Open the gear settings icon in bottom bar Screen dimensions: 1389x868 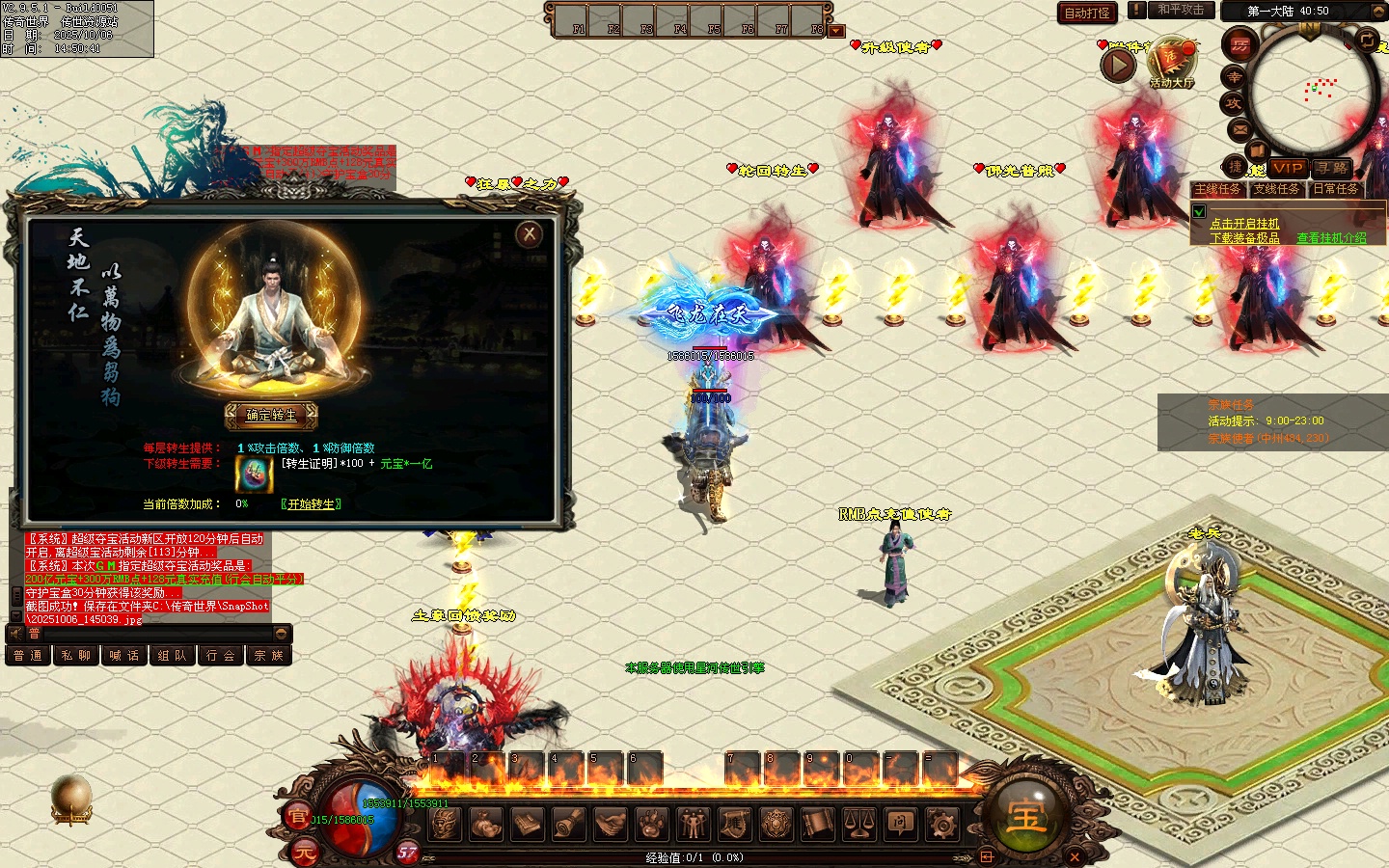(941, 824)
